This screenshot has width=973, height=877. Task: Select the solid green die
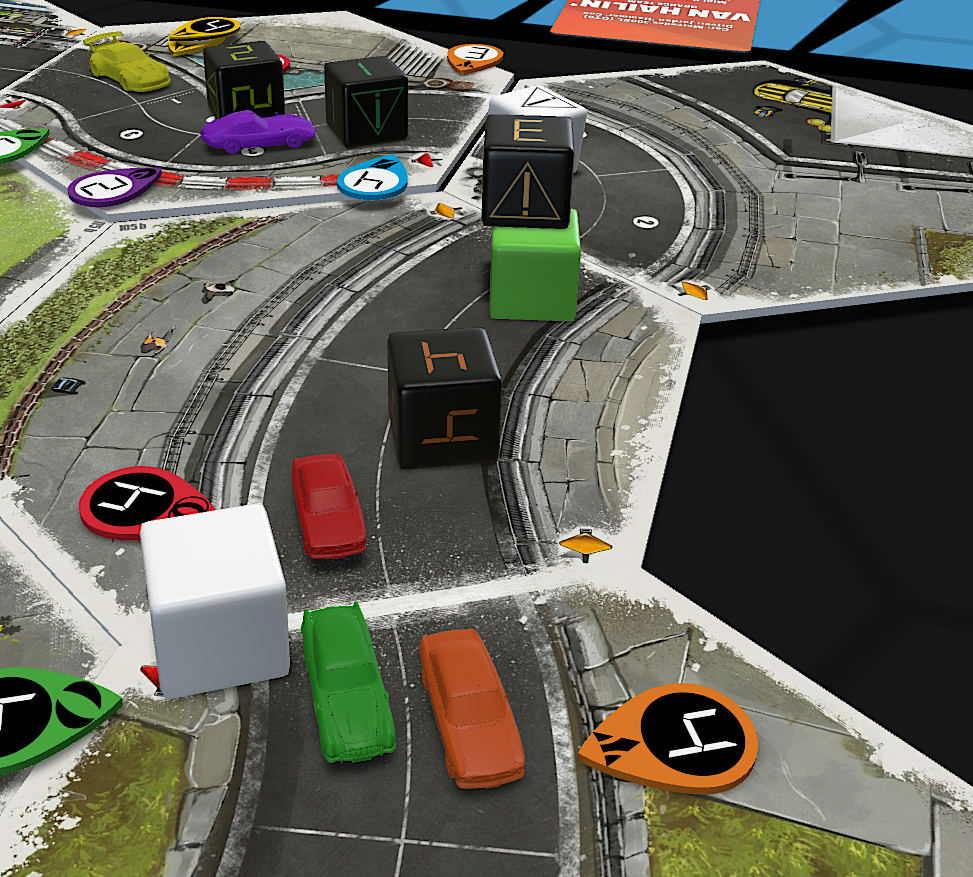[534, 268]
